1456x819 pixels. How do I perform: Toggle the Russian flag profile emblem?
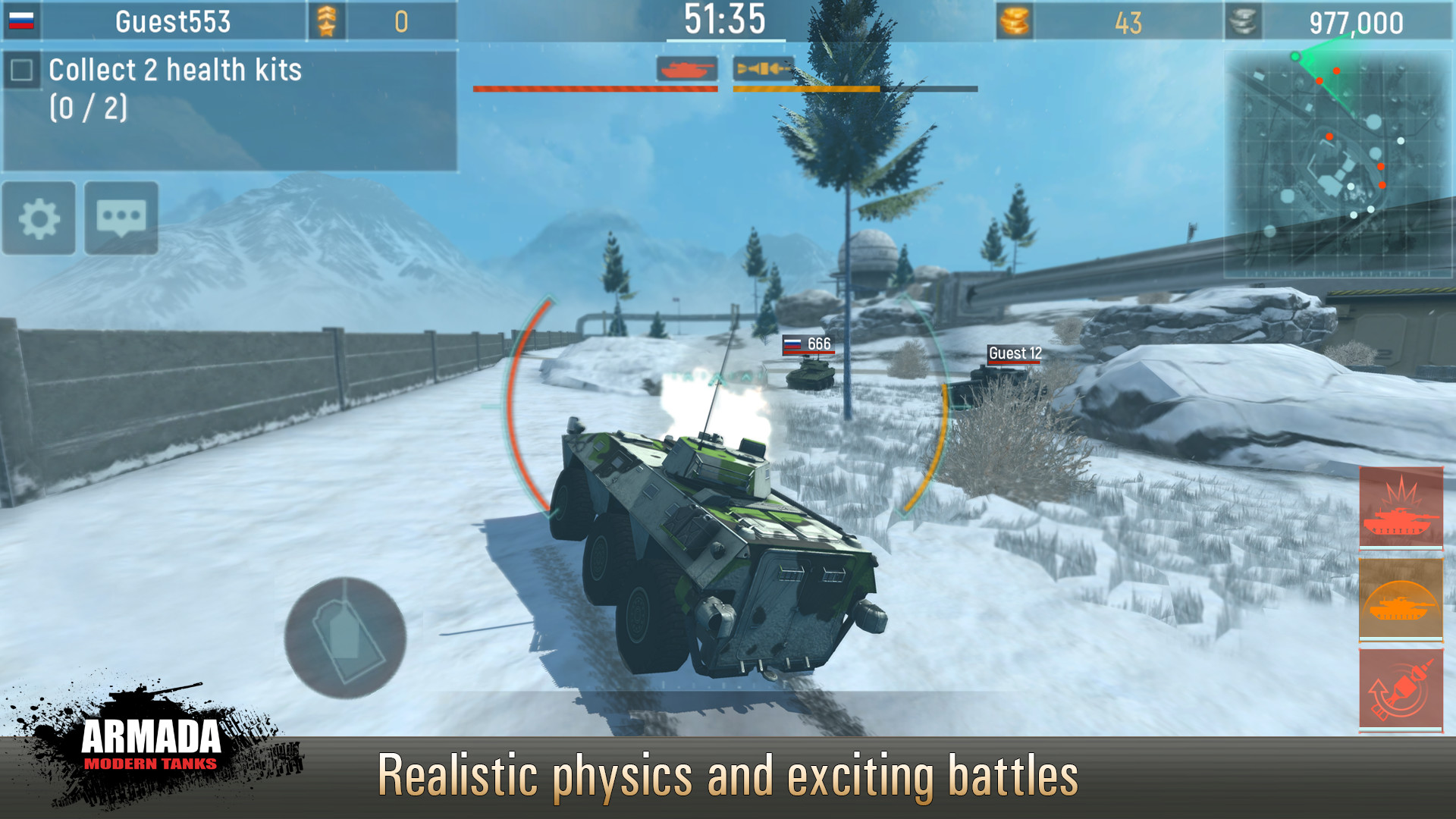(23, 20)
